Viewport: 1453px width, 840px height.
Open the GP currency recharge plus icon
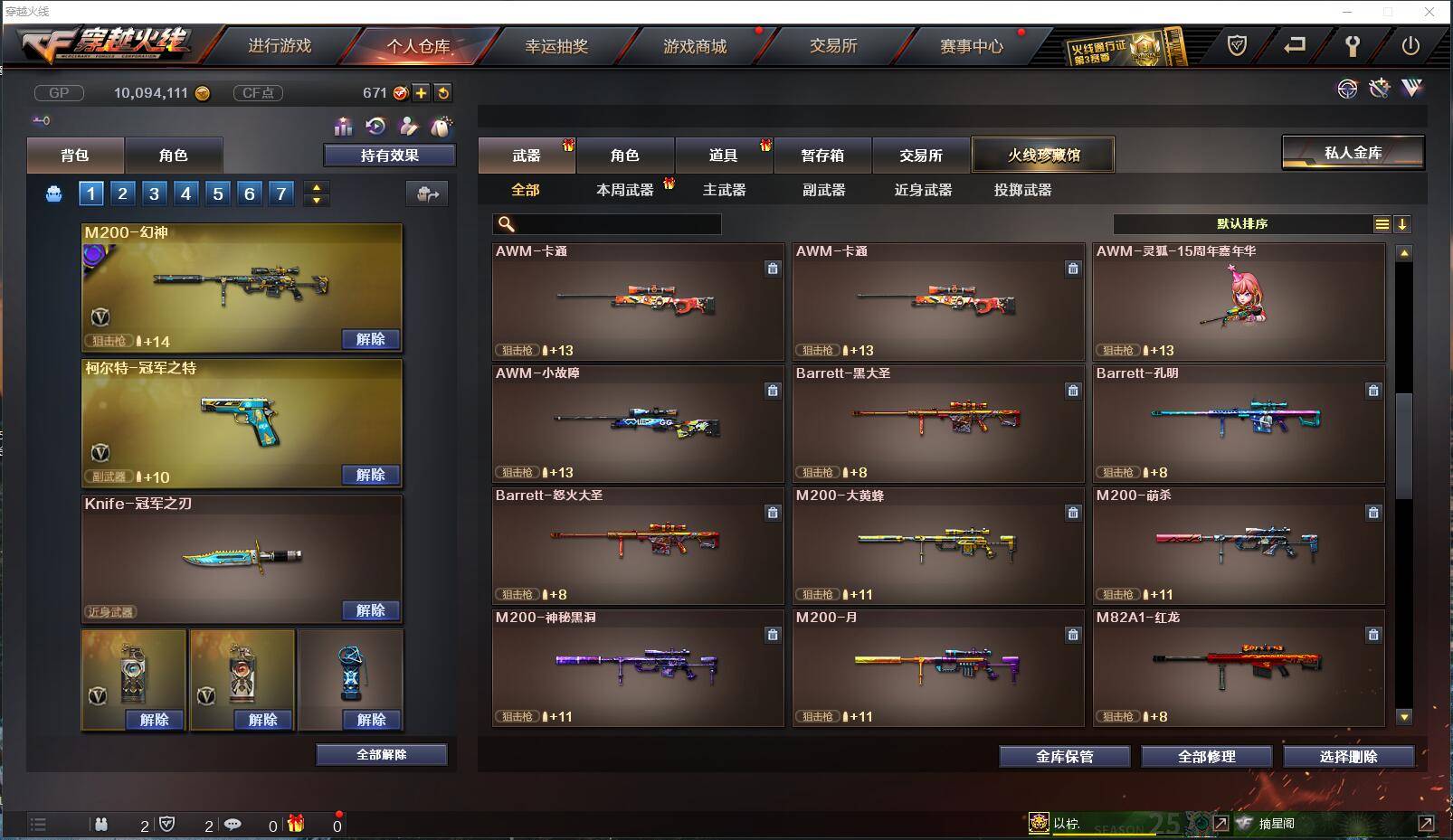click(422, 92)
